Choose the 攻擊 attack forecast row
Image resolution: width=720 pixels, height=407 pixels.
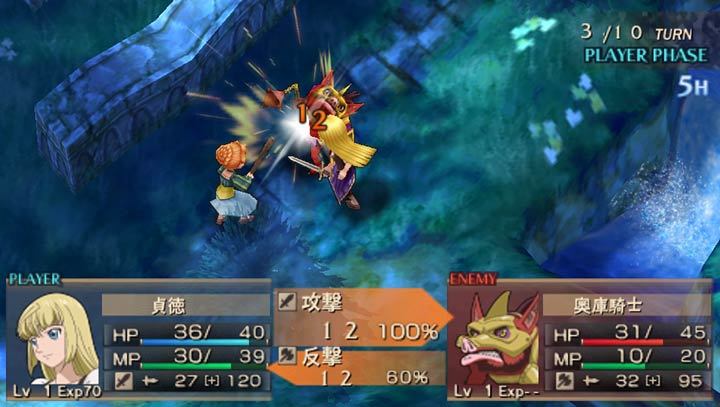360,313
